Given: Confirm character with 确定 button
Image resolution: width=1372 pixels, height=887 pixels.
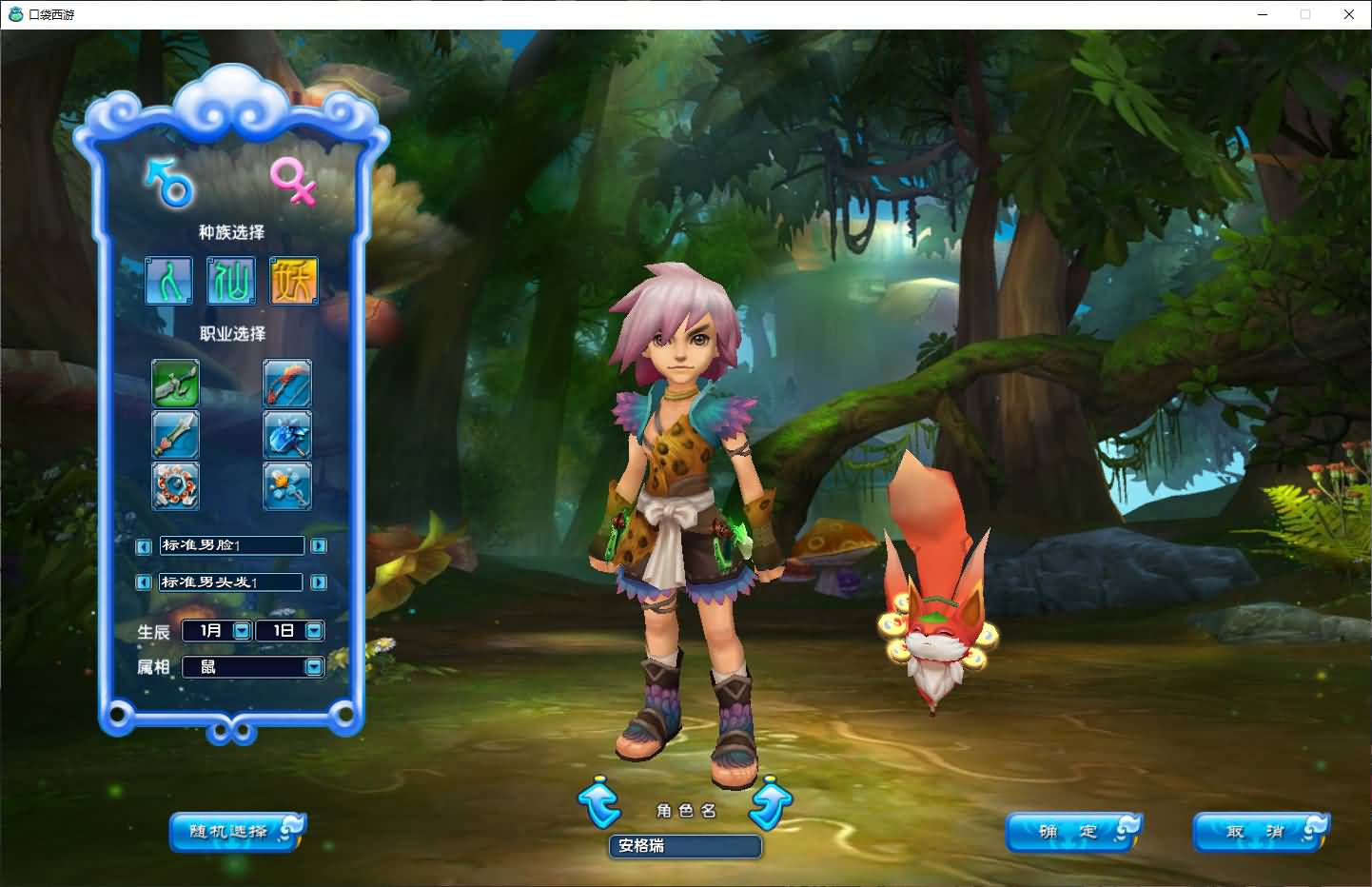Looking at the screenshot, I should (x=1072, y=832).
